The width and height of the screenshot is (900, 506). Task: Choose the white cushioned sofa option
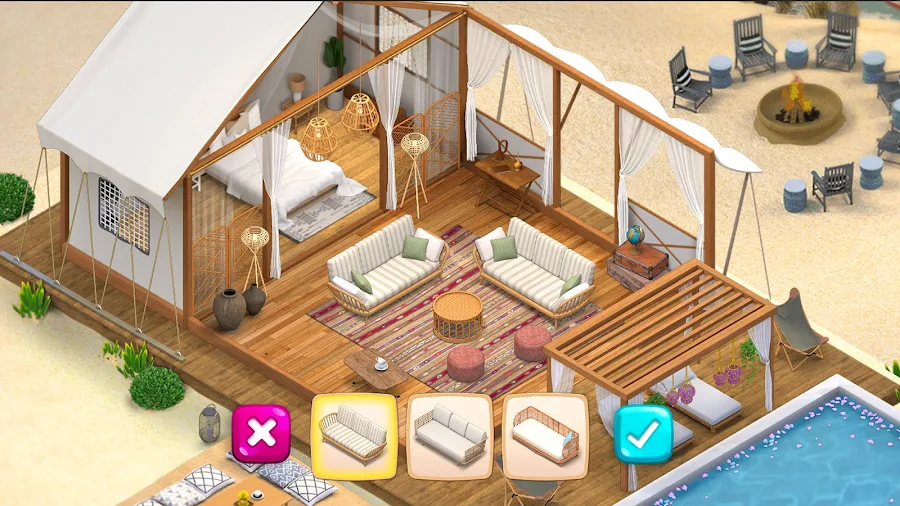pyautogui.click(x=449, y=435)
